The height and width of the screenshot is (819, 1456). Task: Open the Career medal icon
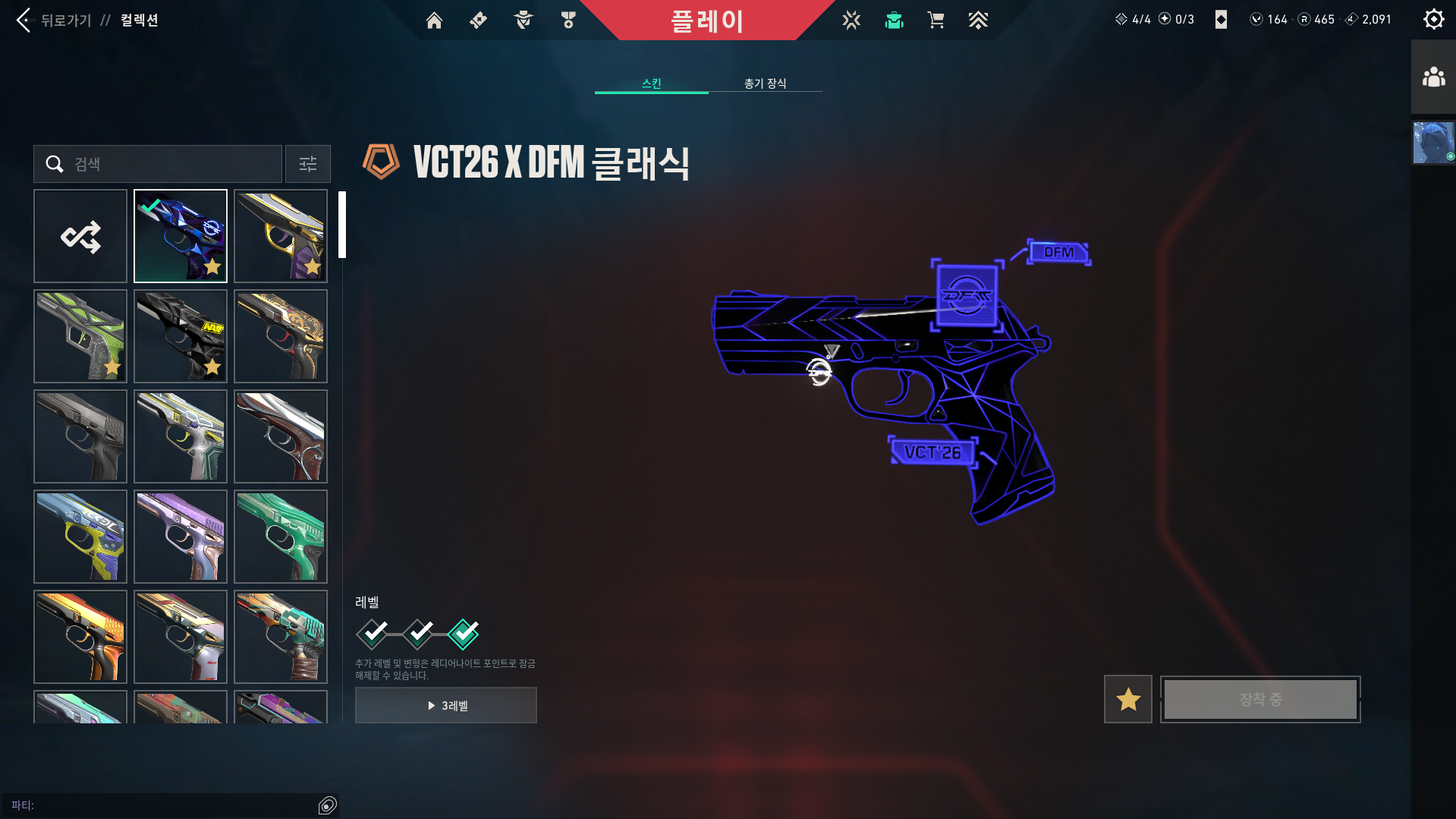click(568, 20)
